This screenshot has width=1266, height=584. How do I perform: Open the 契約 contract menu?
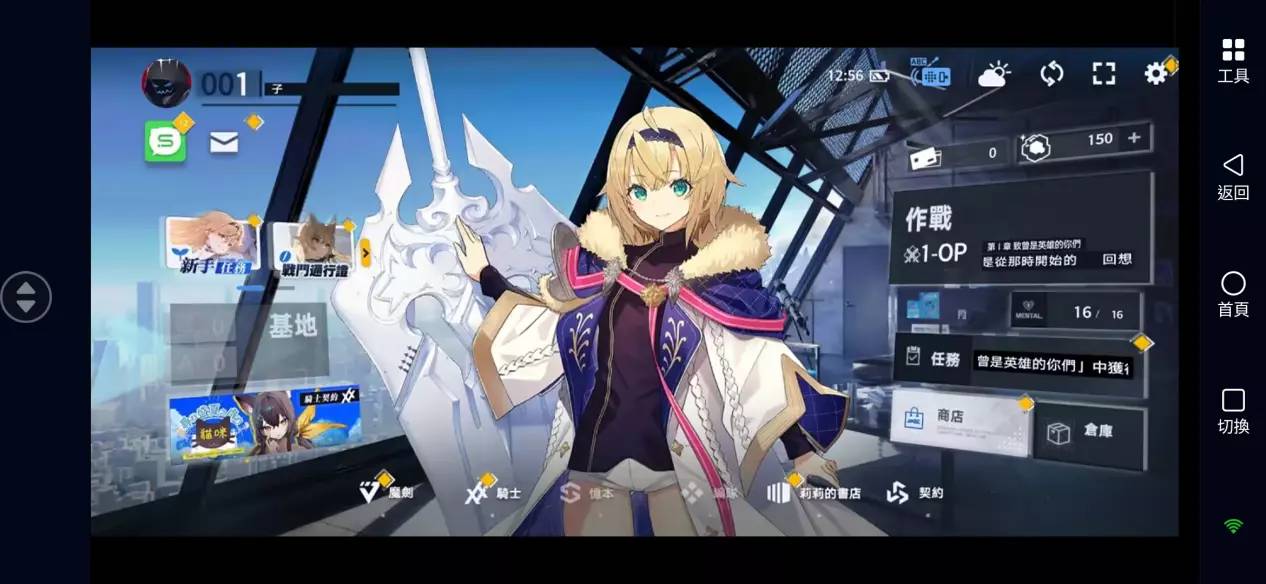pyautogui.click(x=915, y=493)
